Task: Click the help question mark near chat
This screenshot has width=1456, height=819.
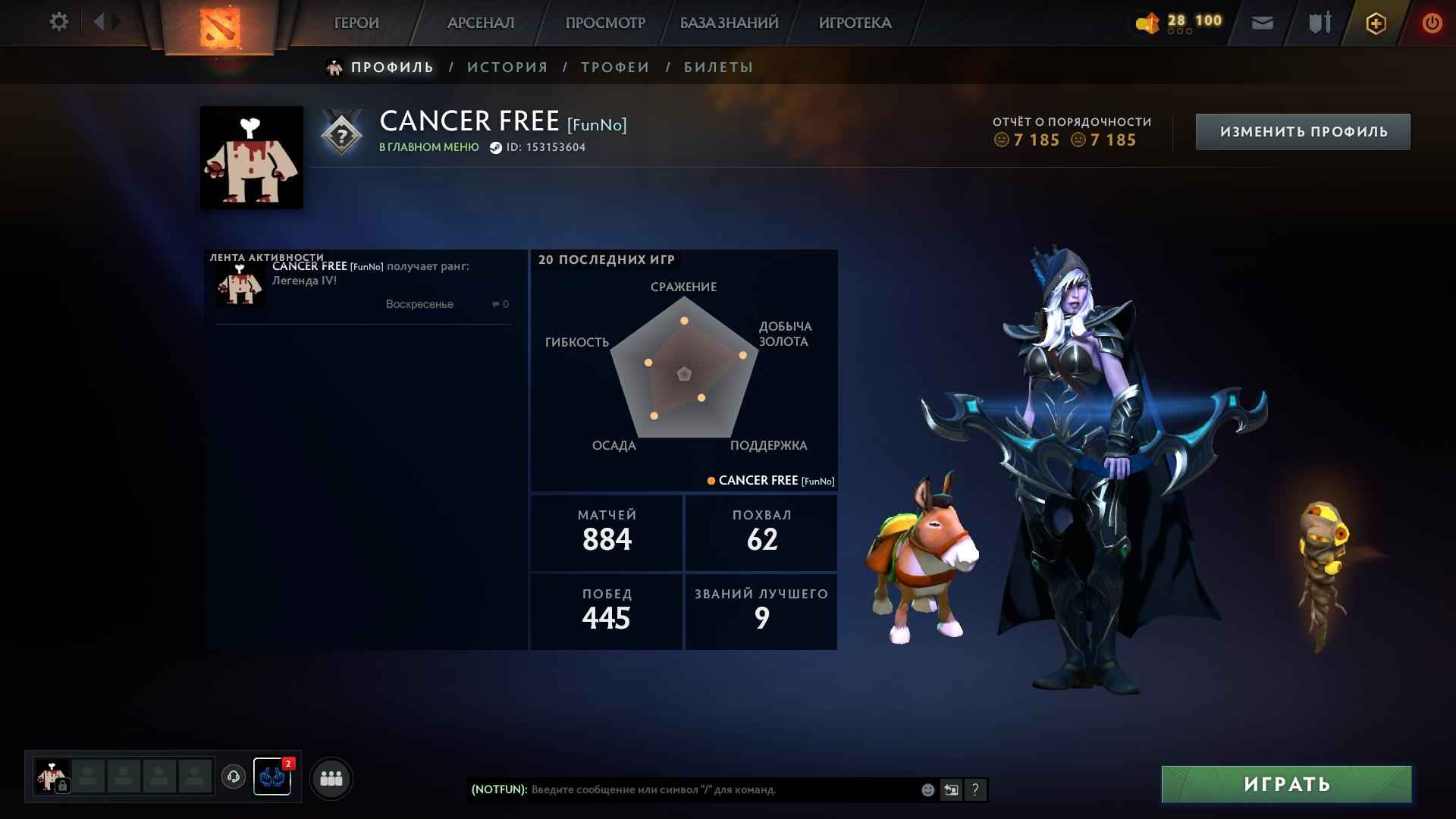Action: point(975,789)
